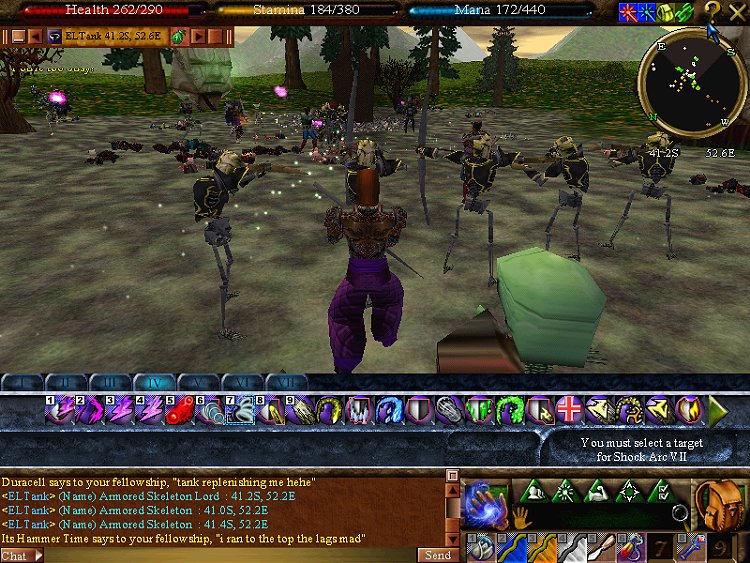Use the blue key in quick slot 8

tap(692, 548)
